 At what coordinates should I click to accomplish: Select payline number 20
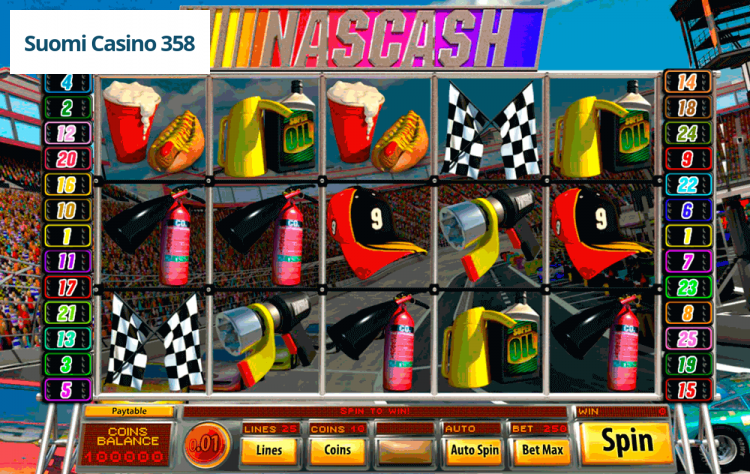68,159
